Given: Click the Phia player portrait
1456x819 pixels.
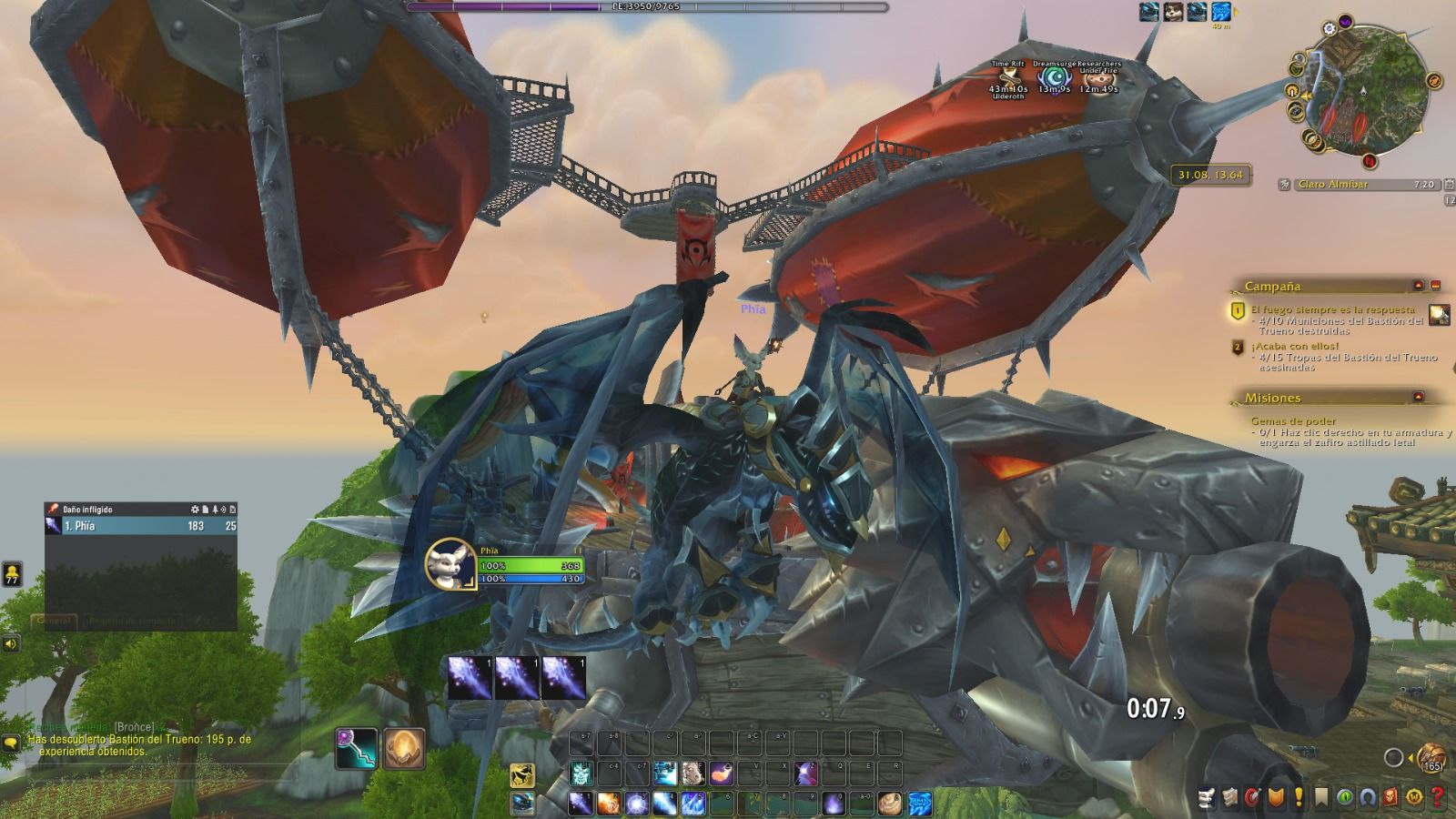Looking at the screenshot, I should click(451, 565).
